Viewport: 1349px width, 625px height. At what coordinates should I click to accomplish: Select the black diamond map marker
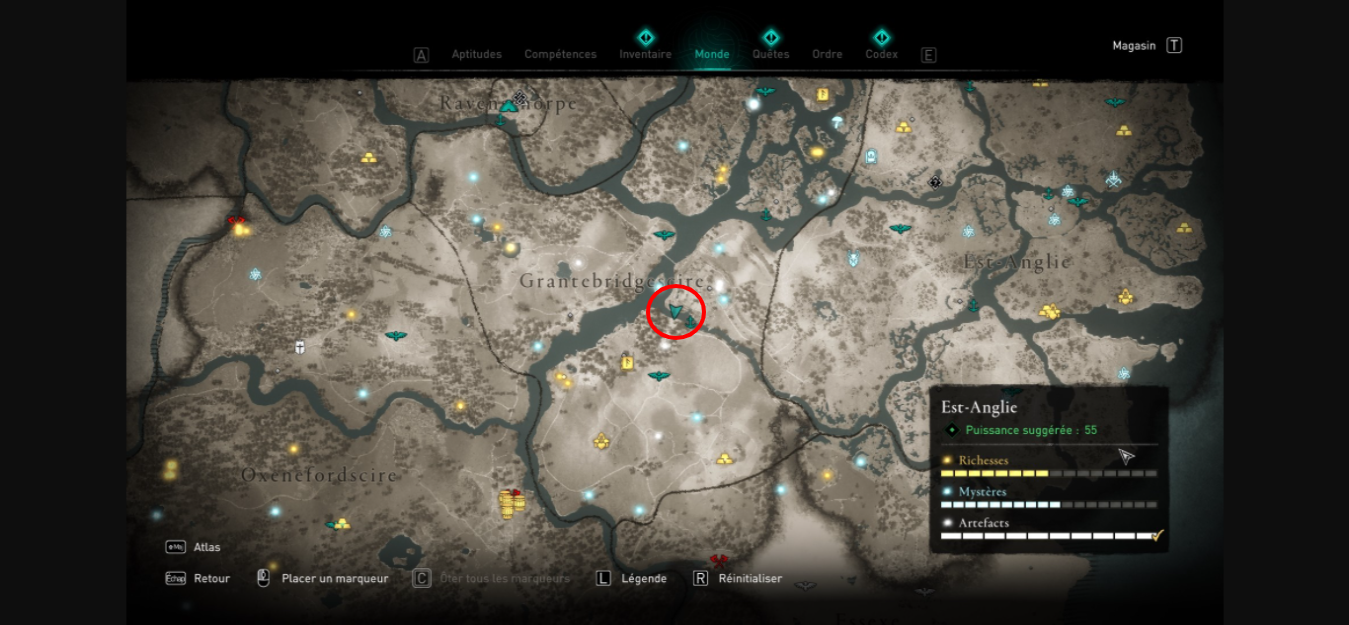coord(935,182)
